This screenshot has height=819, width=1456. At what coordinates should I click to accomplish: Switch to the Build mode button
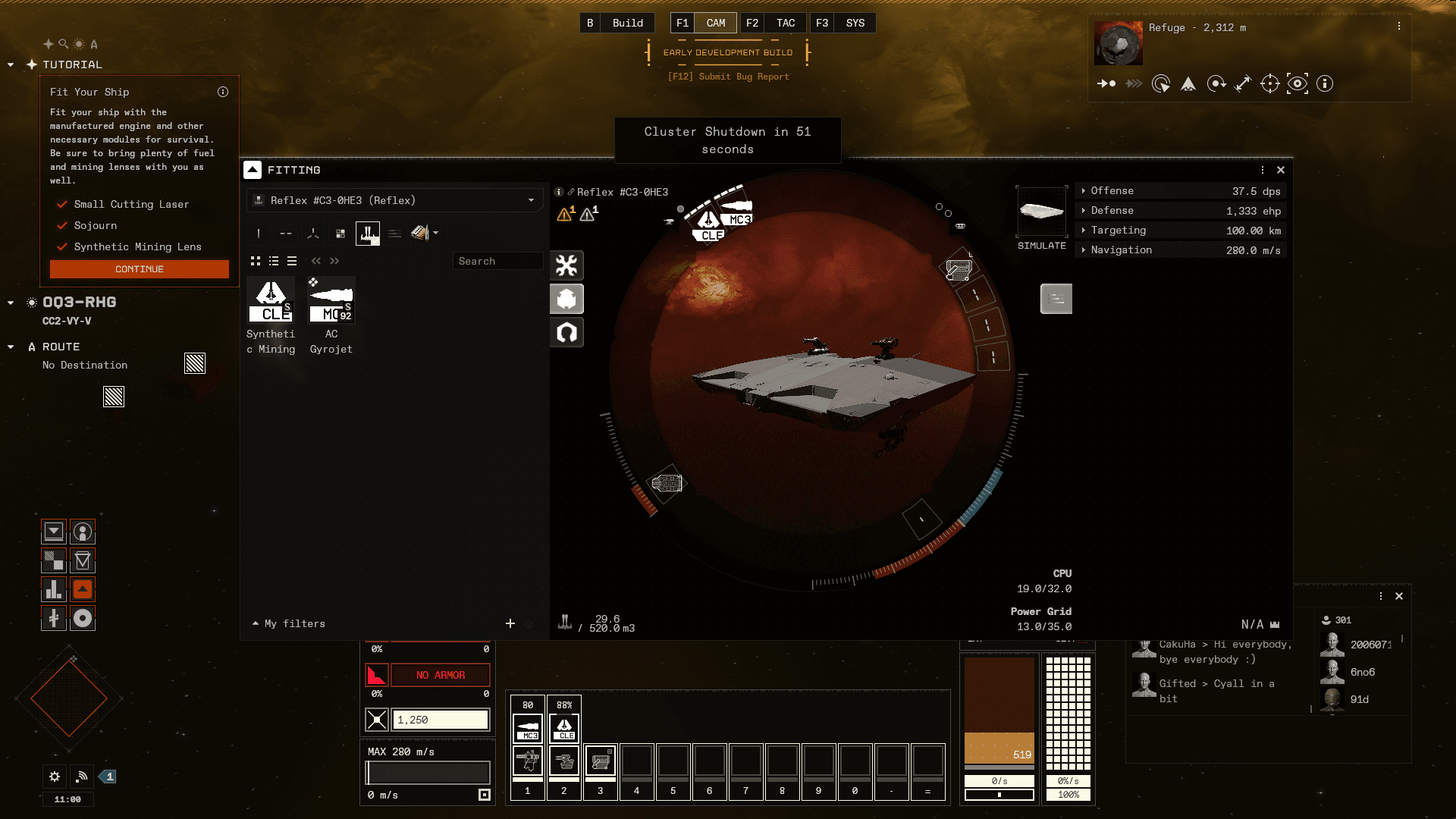click(627, 23)
